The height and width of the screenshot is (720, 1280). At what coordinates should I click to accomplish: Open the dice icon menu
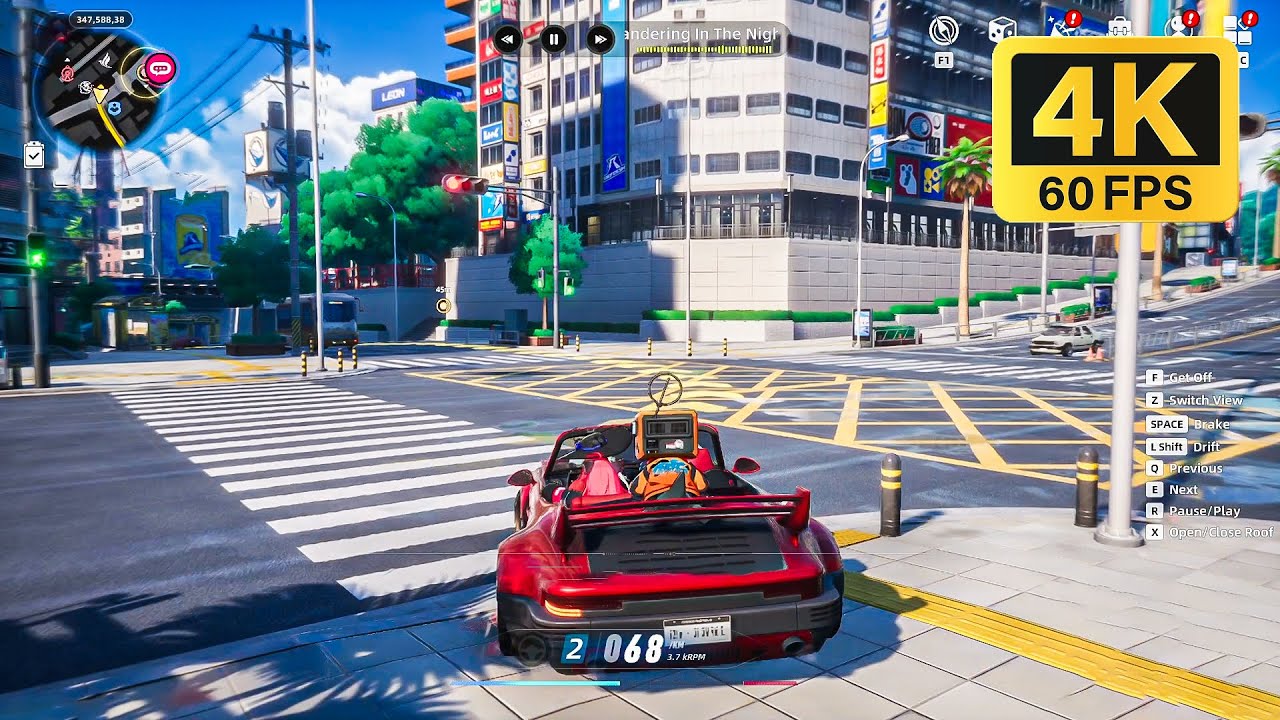tap(1001, 30)
